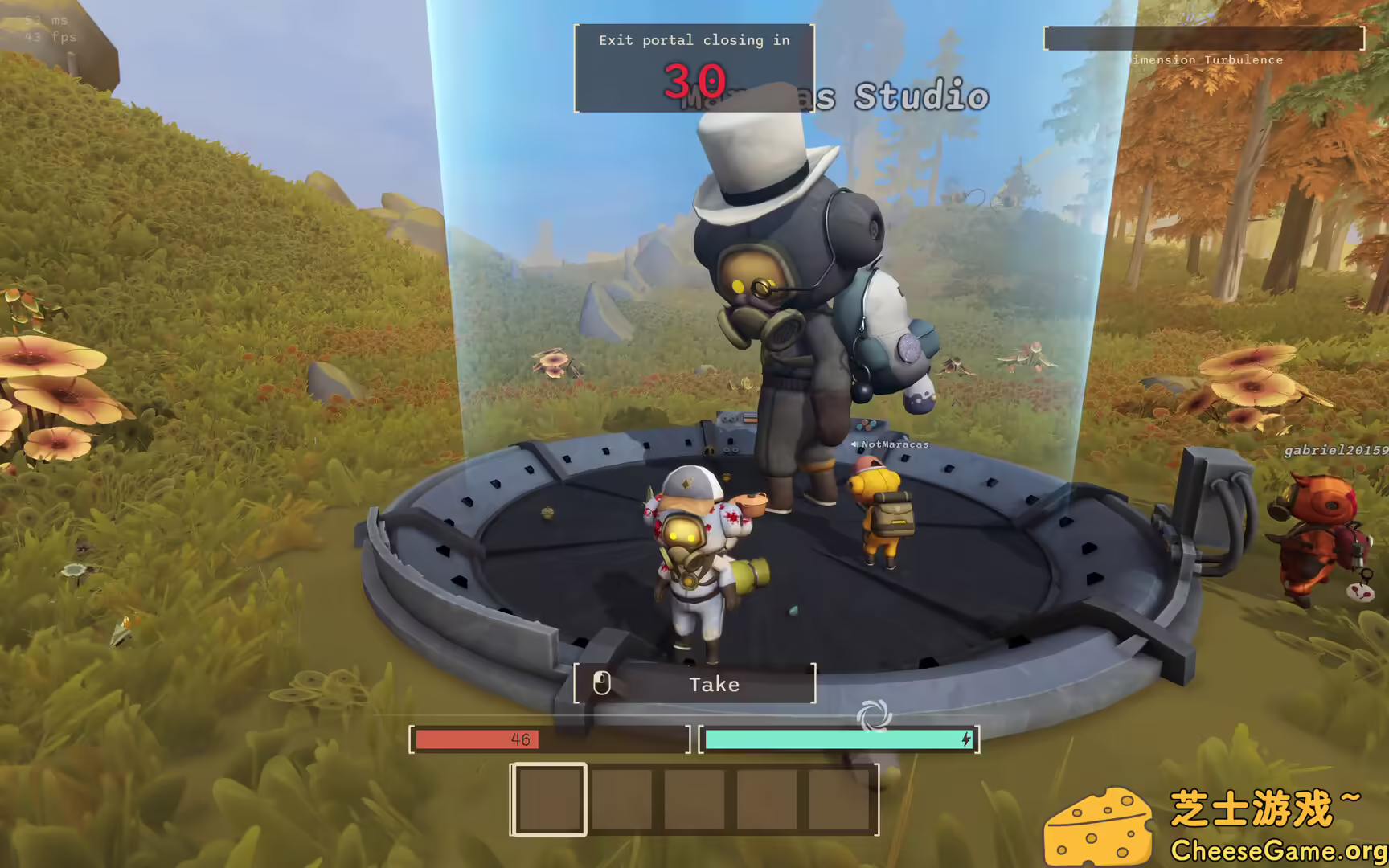Click the red countdown number 30

[694, 80]
